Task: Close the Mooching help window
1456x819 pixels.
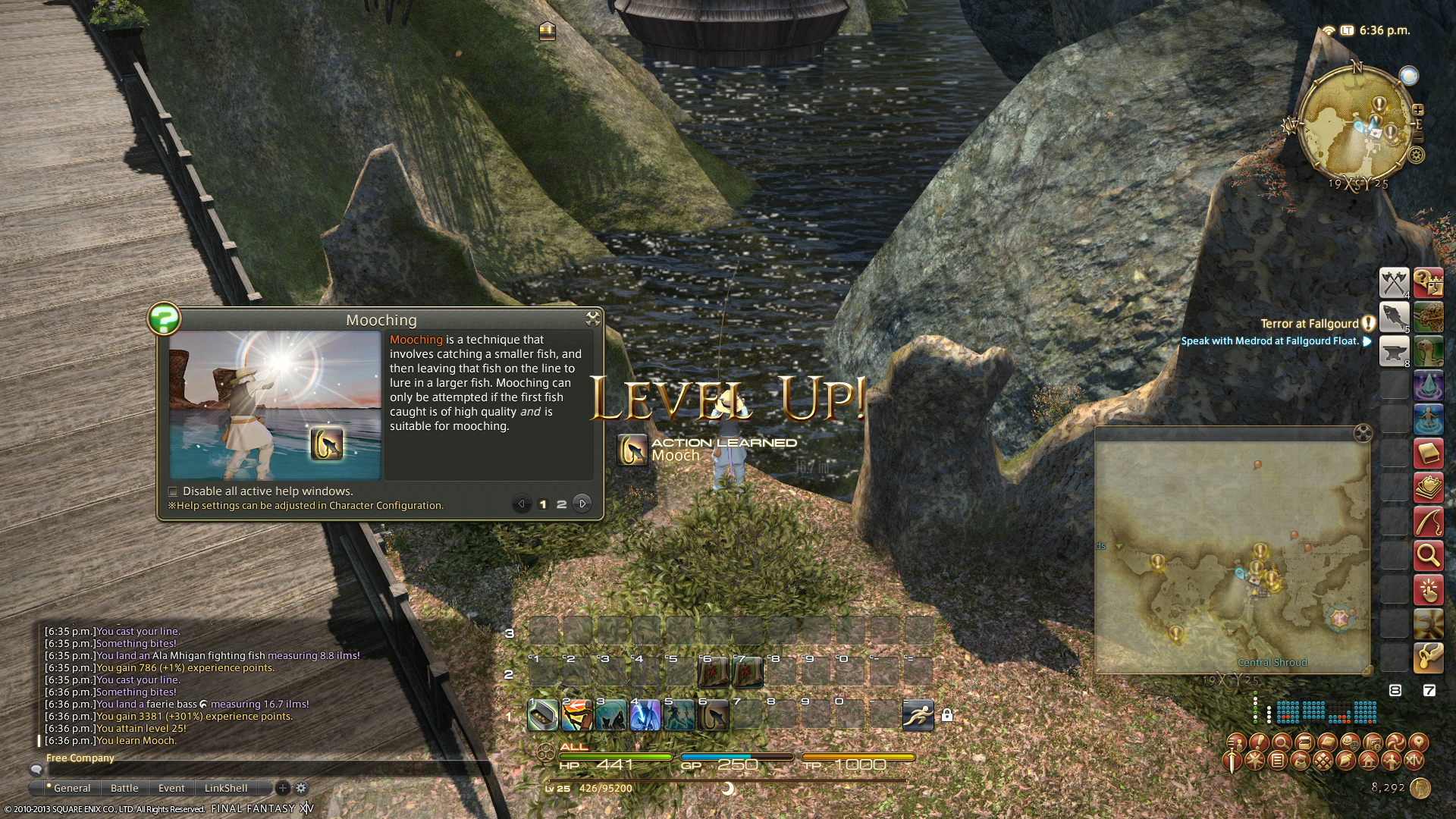Action: tap(592, 318)
